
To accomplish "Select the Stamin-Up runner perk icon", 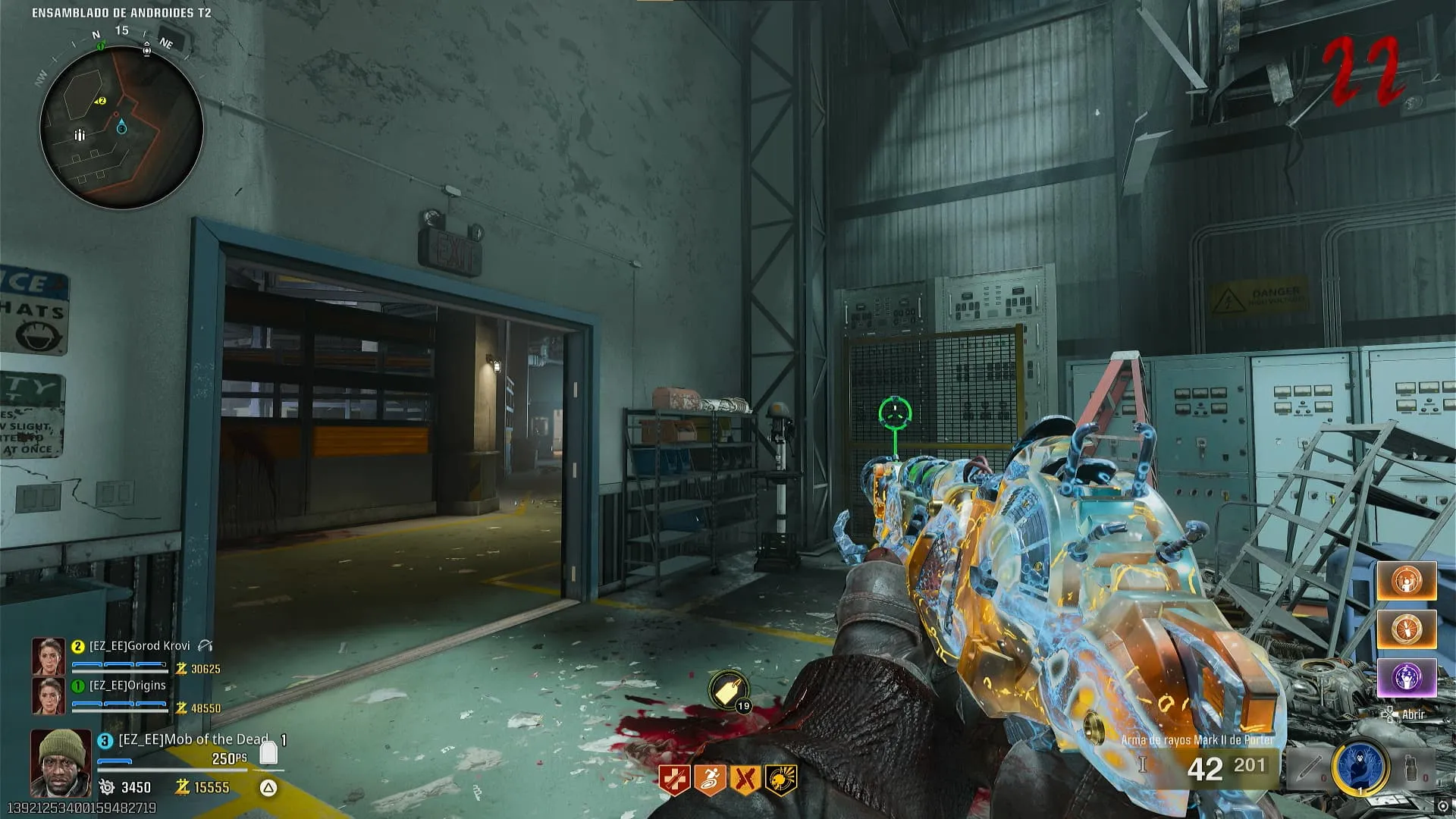I will click(710, 780).
